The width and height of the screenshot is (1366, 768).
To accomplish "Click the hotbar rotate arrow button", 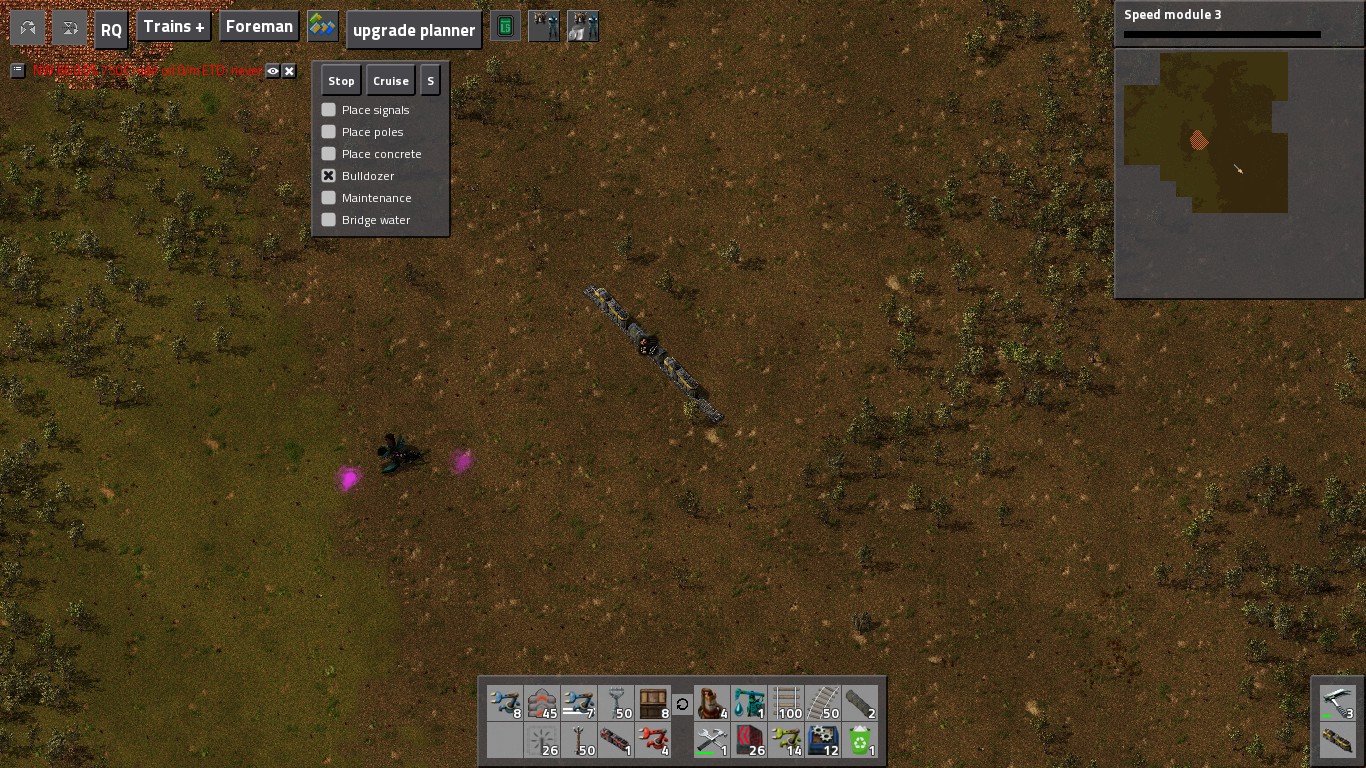I will click(x=682, y=704).
